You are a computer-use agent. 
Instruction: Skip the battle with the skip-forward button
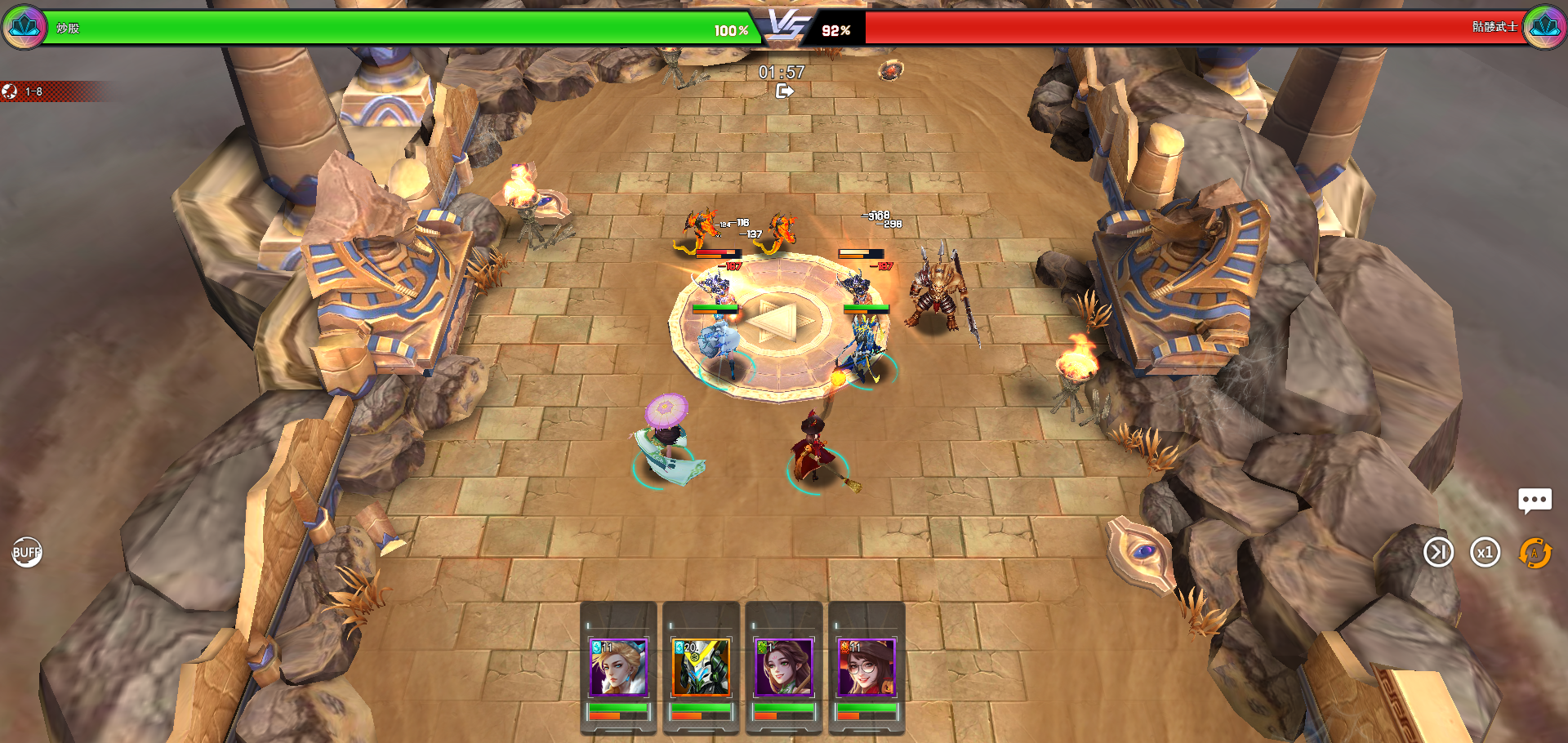click(x=1438, y=553)
